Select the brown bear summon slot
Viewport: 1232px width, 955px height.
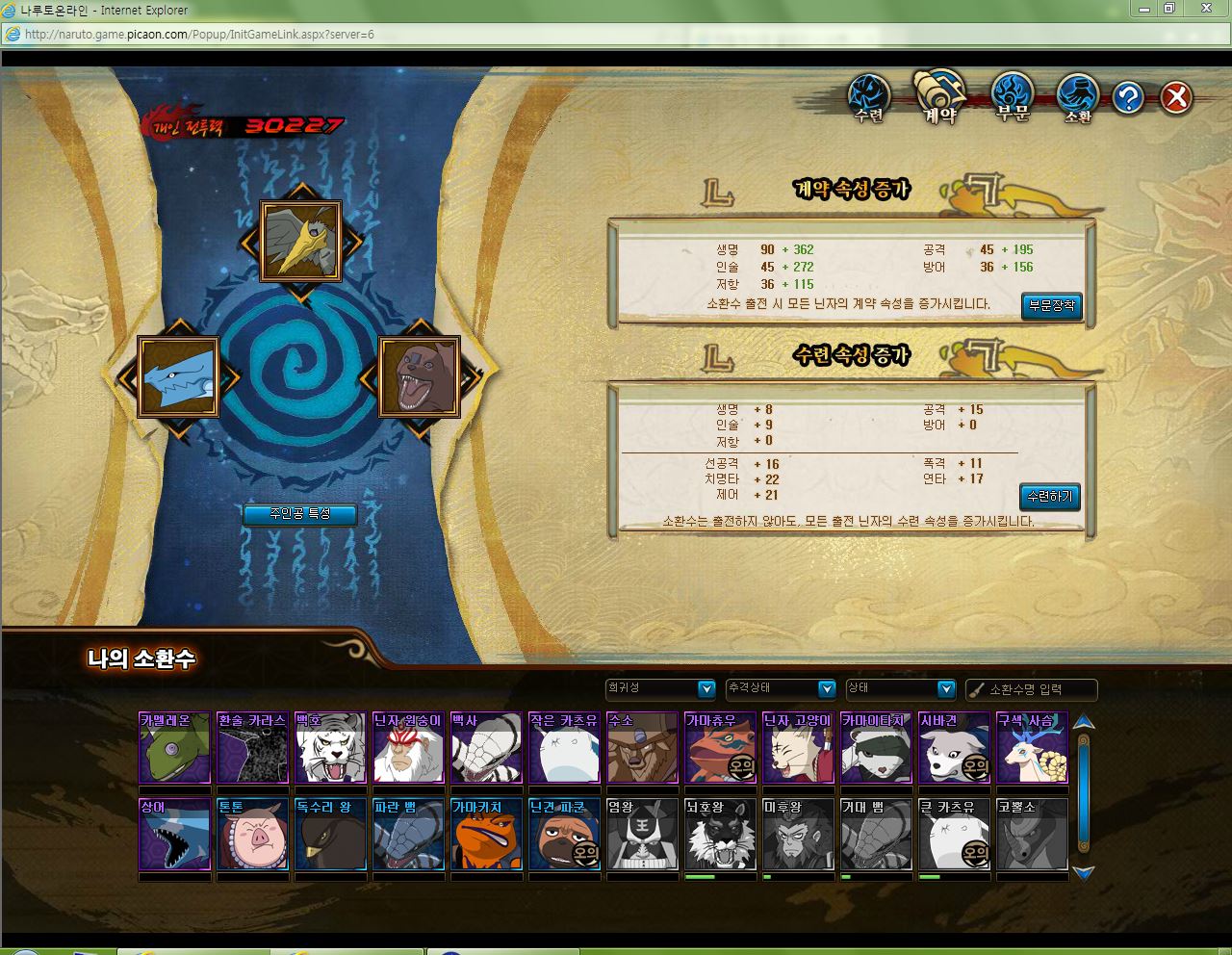[x=419, y=376]
